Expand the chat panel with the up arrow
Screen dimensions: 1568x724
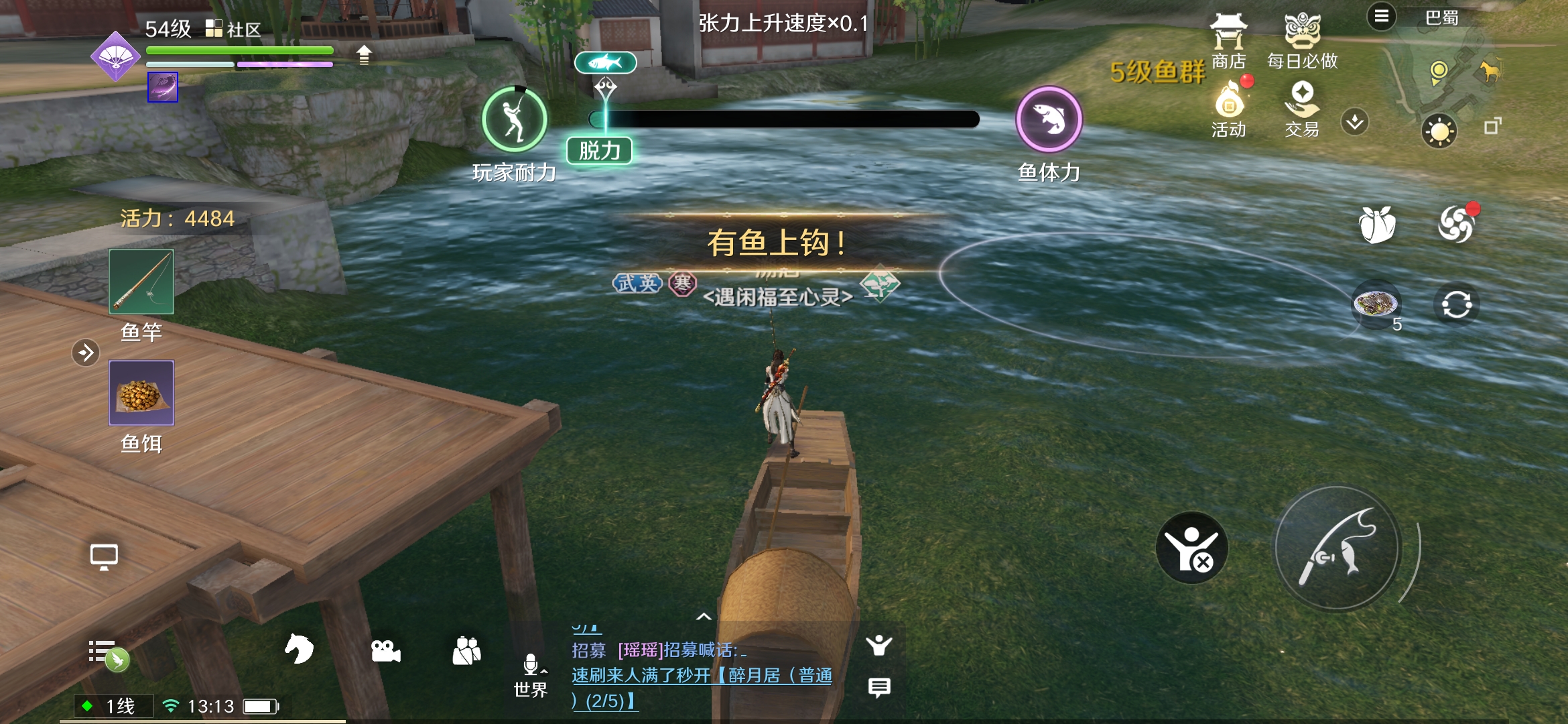[x=704, y=617]
